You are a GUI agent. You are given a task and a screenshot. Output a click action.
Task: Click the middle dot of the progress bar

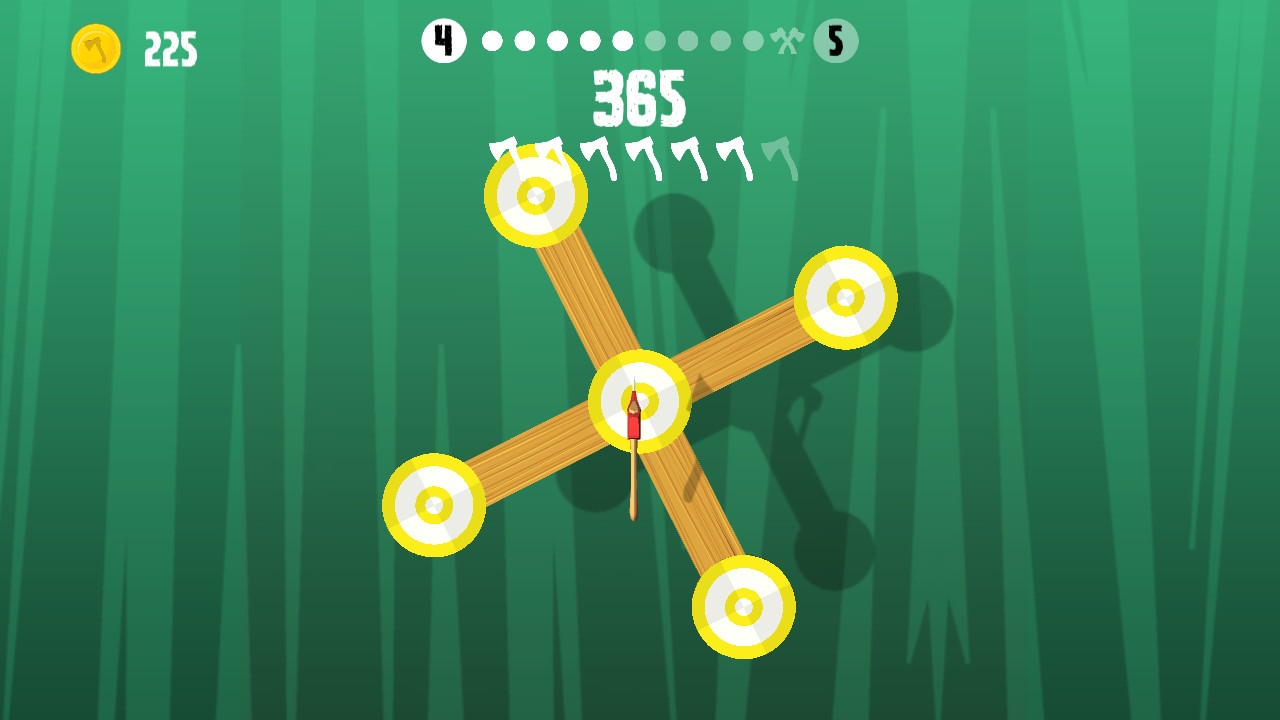[x=620, y=40]
